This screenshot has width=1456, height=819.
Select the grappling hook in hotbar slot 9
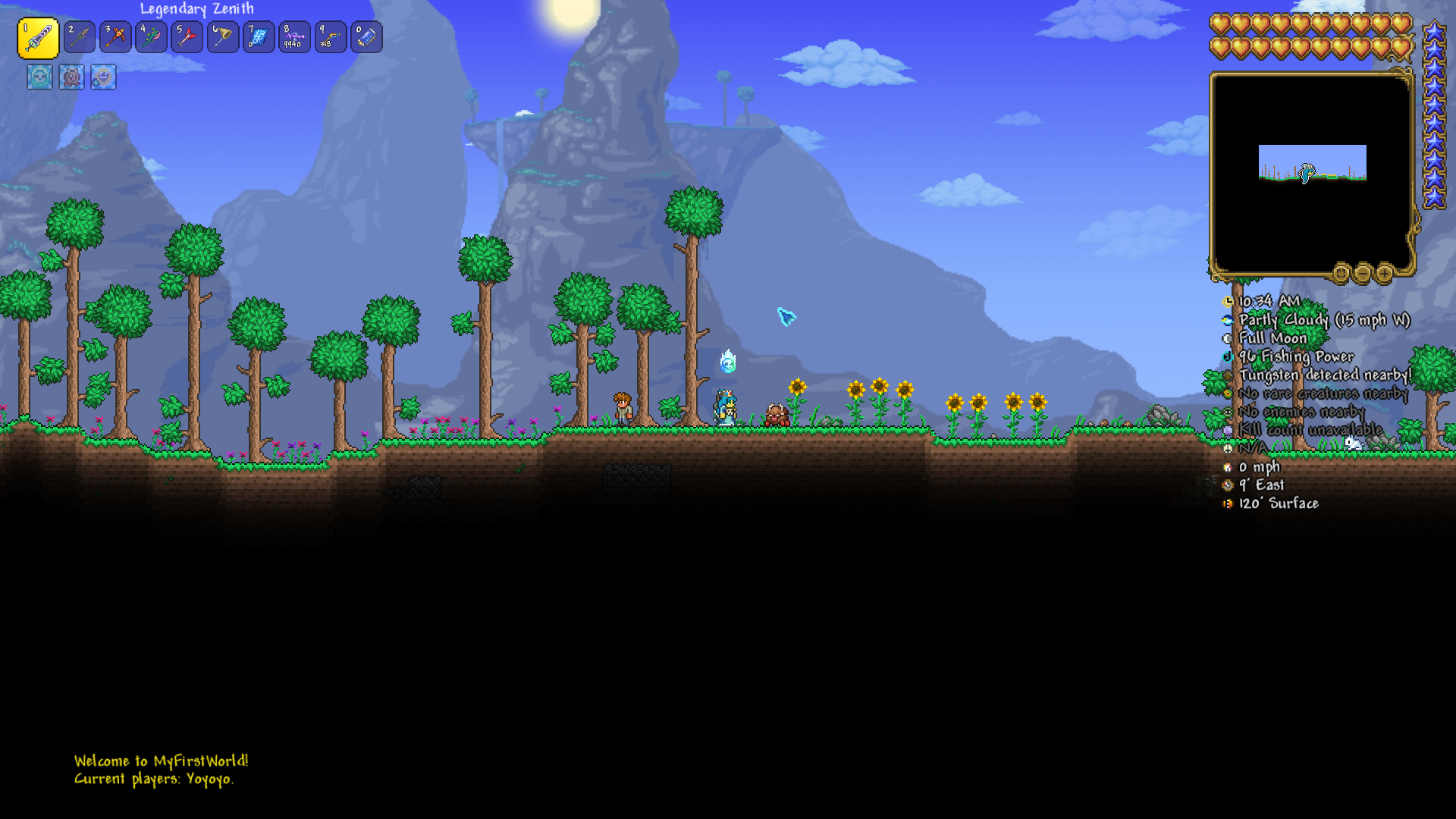pos(329,36)
